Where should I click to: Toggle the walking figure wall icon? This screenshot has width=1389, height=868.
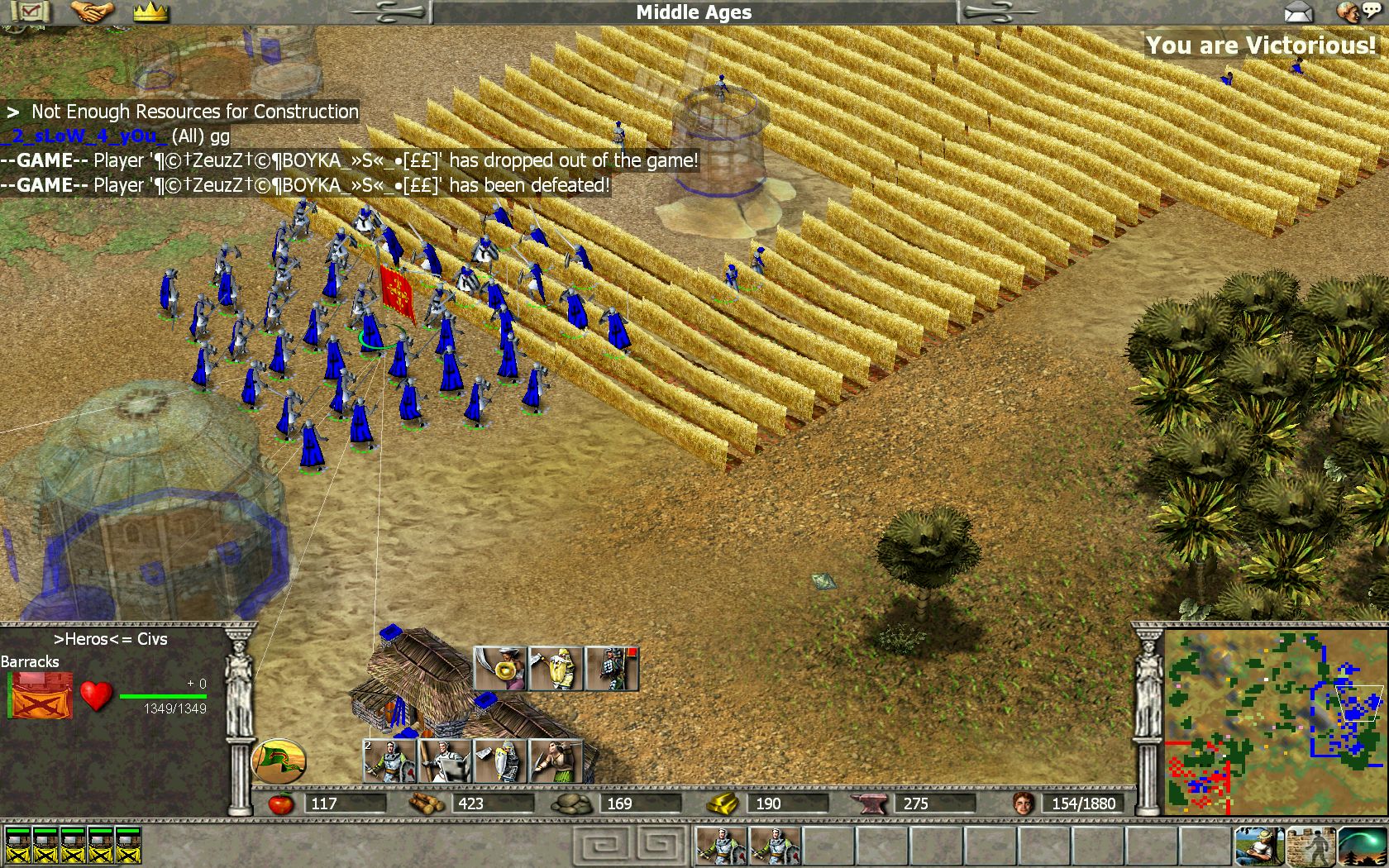click(1310, 846)
